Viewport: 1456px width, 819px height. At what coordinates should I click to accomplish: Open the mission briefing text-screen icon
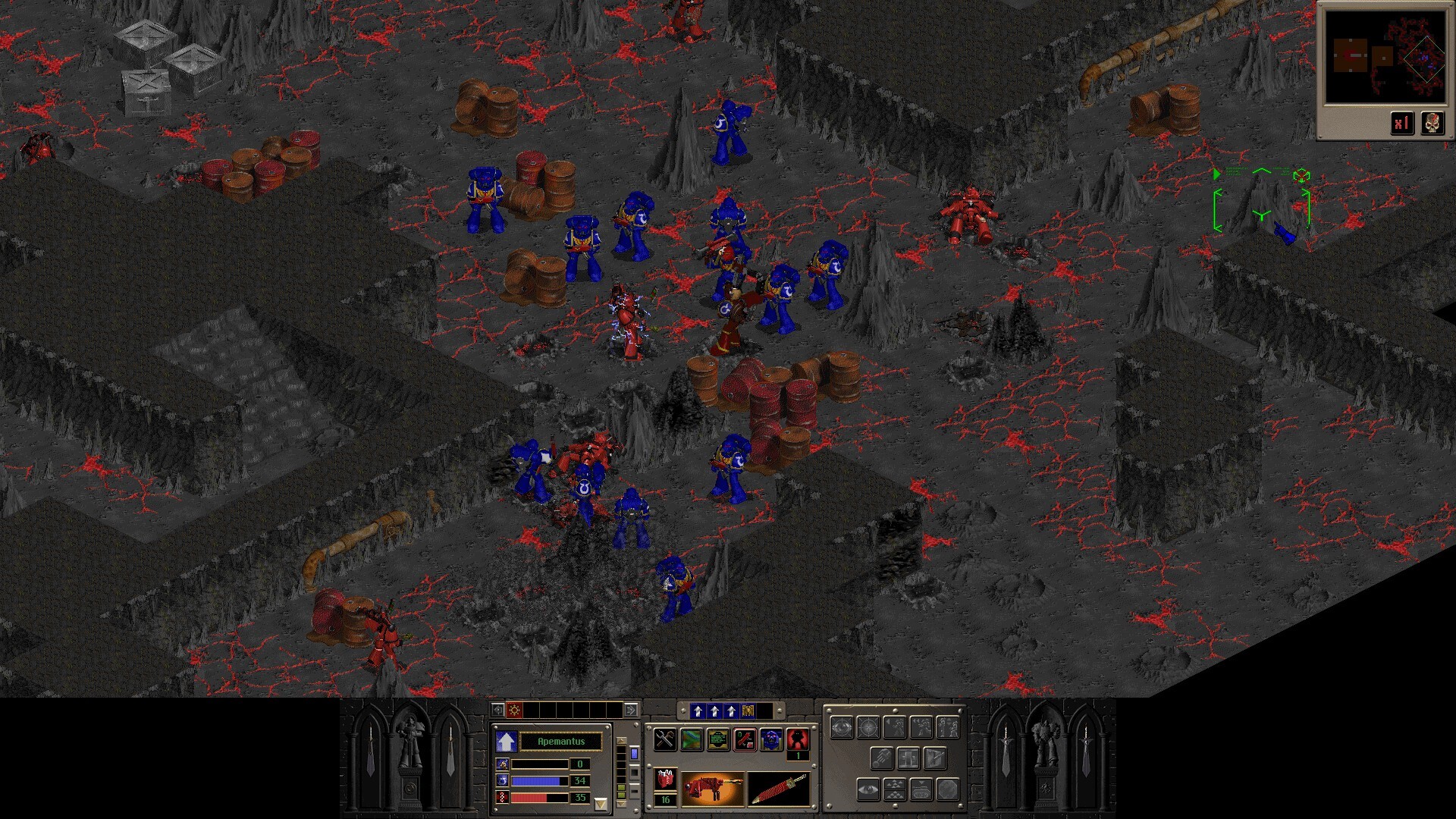pyautogui.click(x=718, y=740)
